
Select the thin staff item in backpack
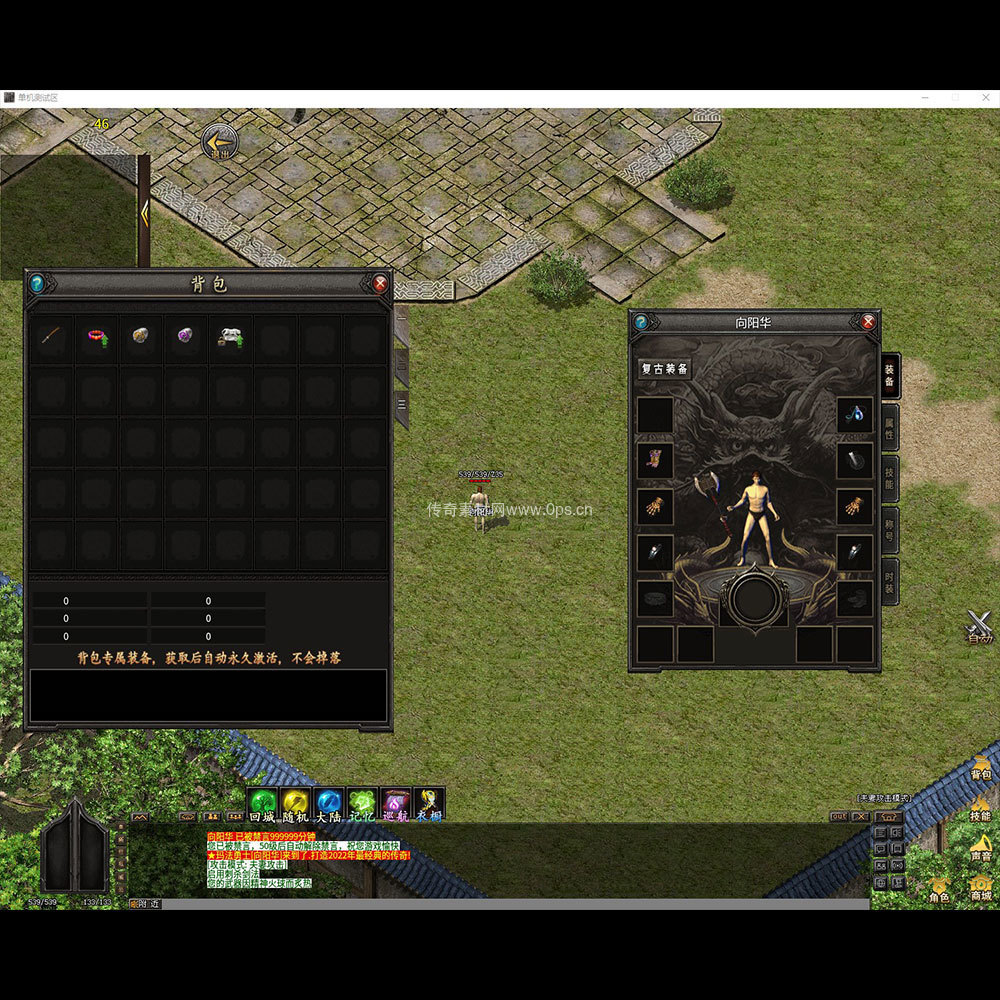52,337
